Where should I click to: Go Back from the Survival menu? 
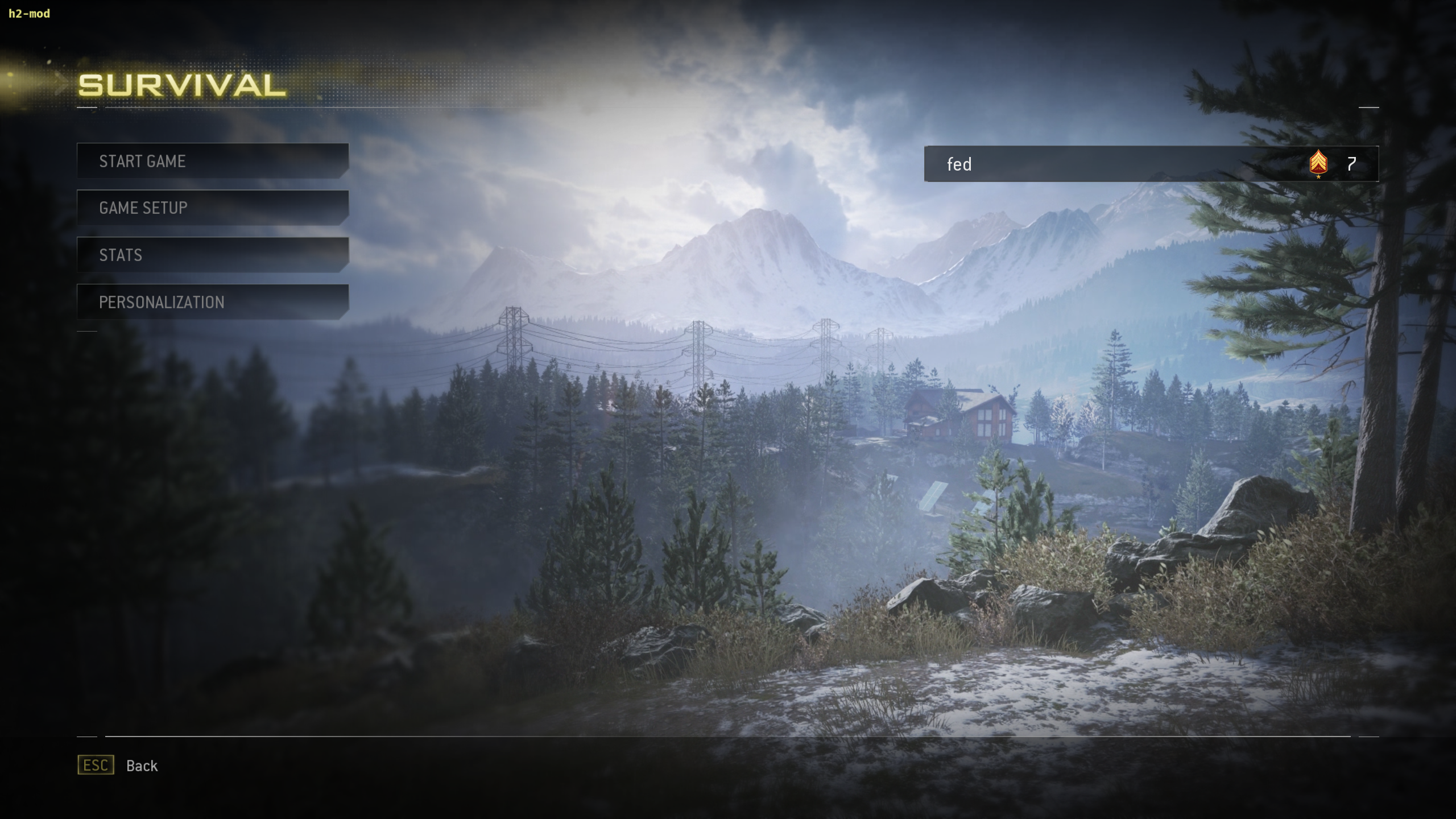[118, 766]
